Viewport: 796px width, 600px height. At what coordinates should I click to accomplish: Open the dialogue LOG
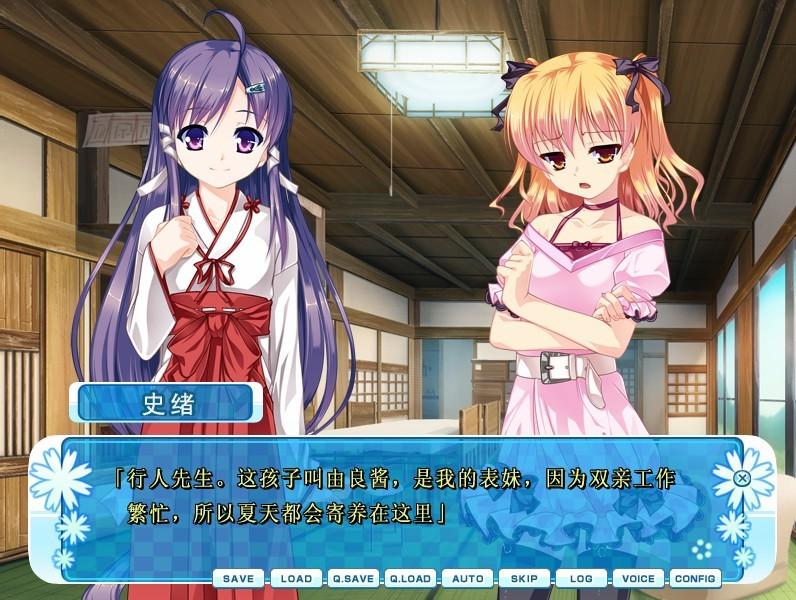pos(581,579)
